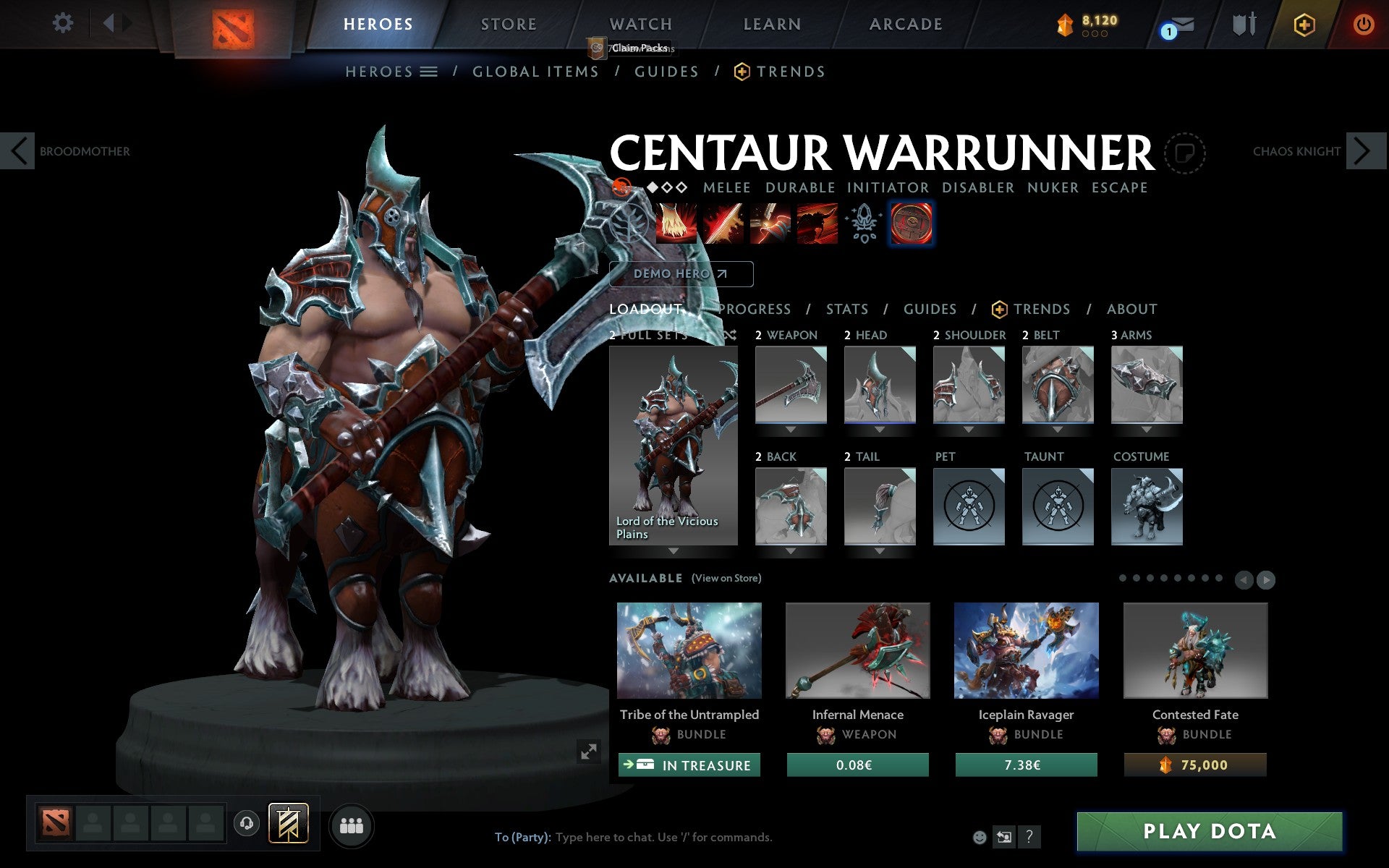Open the ARCADE menu

point(904,24)
